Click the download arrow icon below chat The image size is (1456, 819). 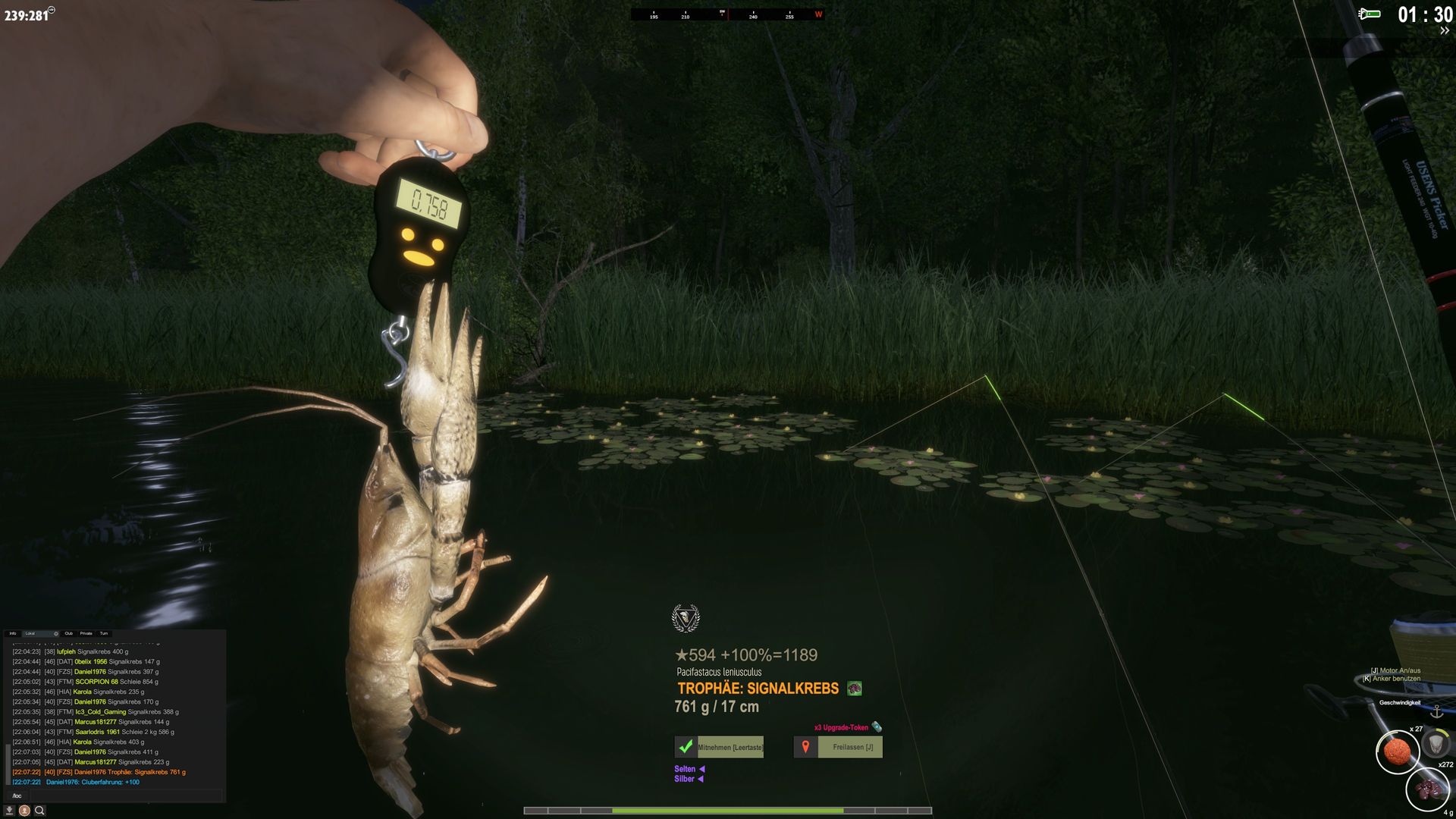coord(10,811)
